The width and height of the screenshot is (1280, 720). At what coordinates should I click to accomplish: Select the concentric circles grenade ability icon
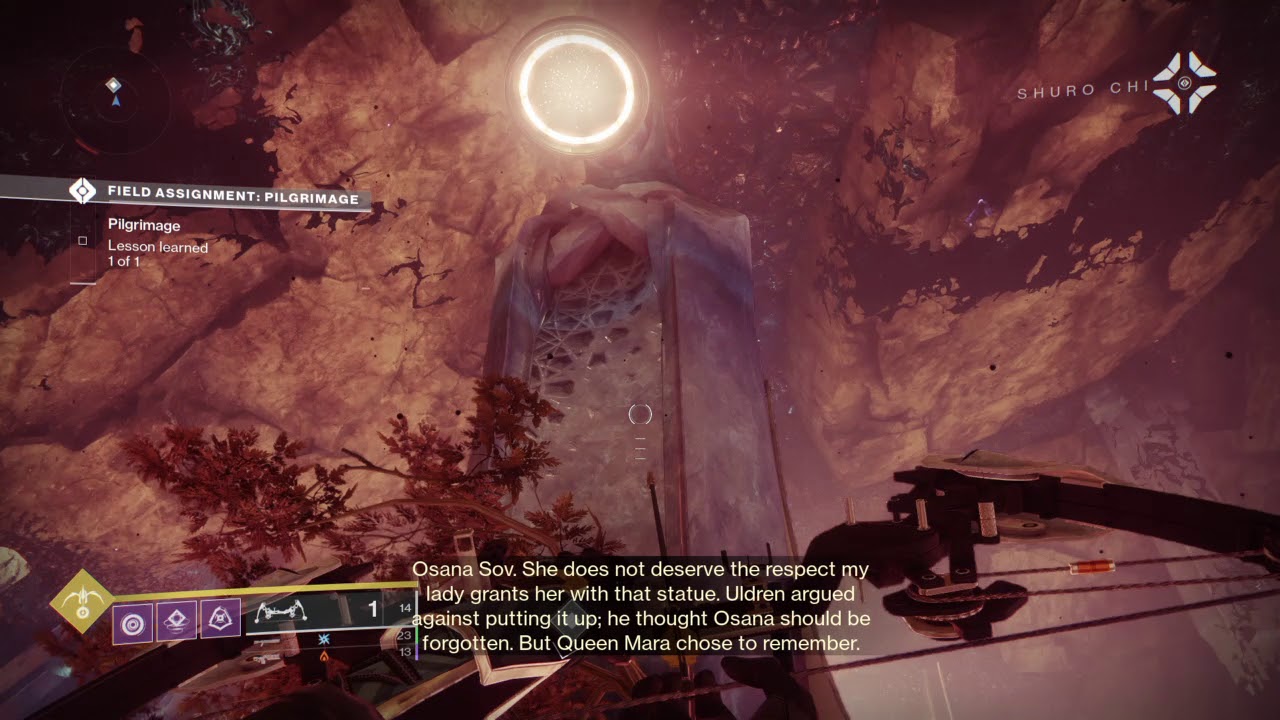[x=132, y=623]
